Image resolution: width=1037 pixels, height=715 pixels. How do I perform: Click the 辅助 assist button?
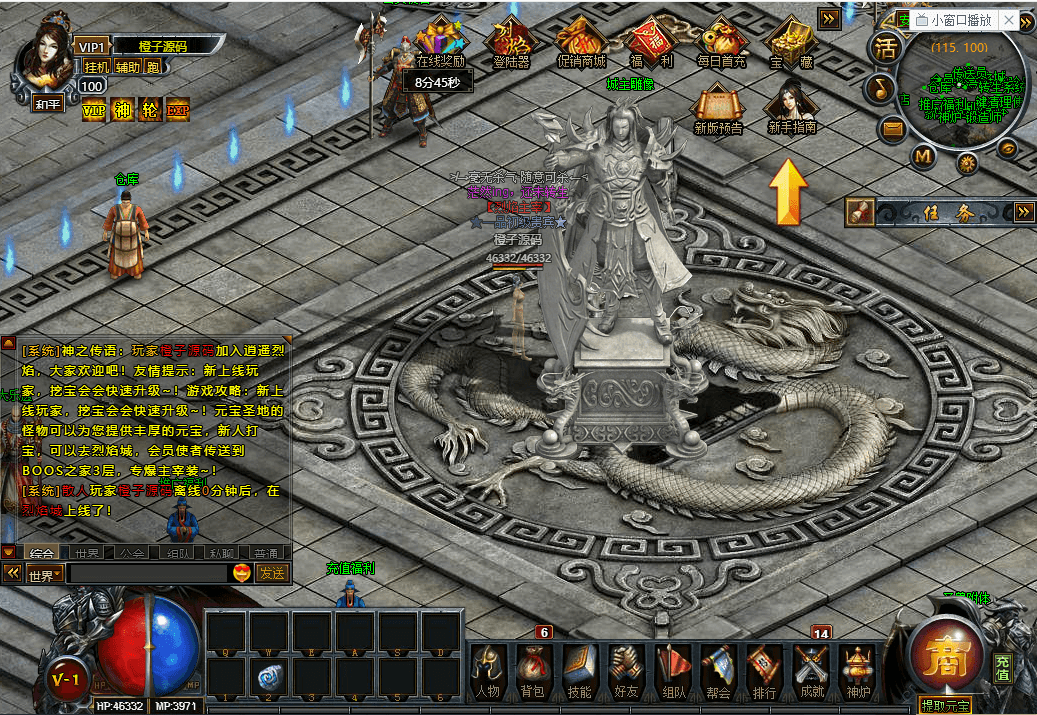(x=128, y=67)
